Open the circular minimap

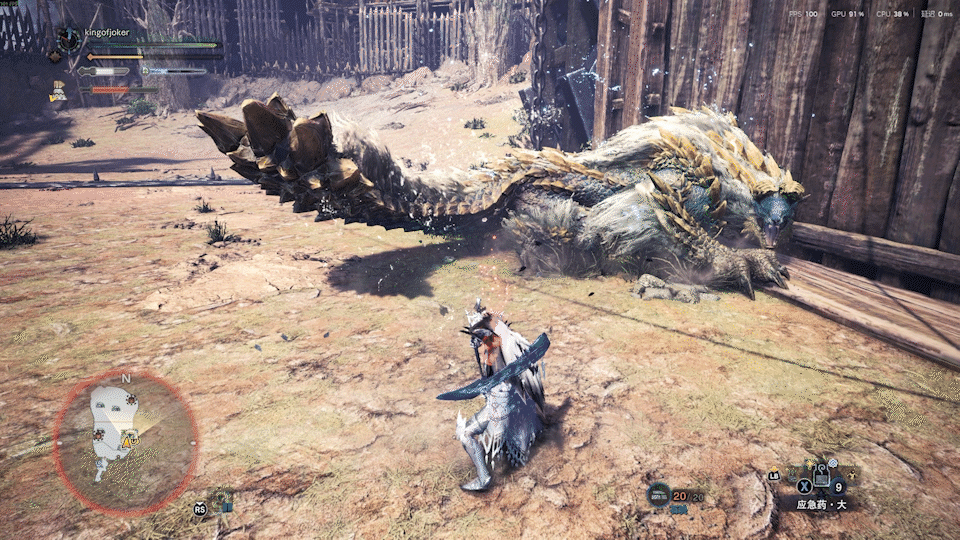click(125, 442)
